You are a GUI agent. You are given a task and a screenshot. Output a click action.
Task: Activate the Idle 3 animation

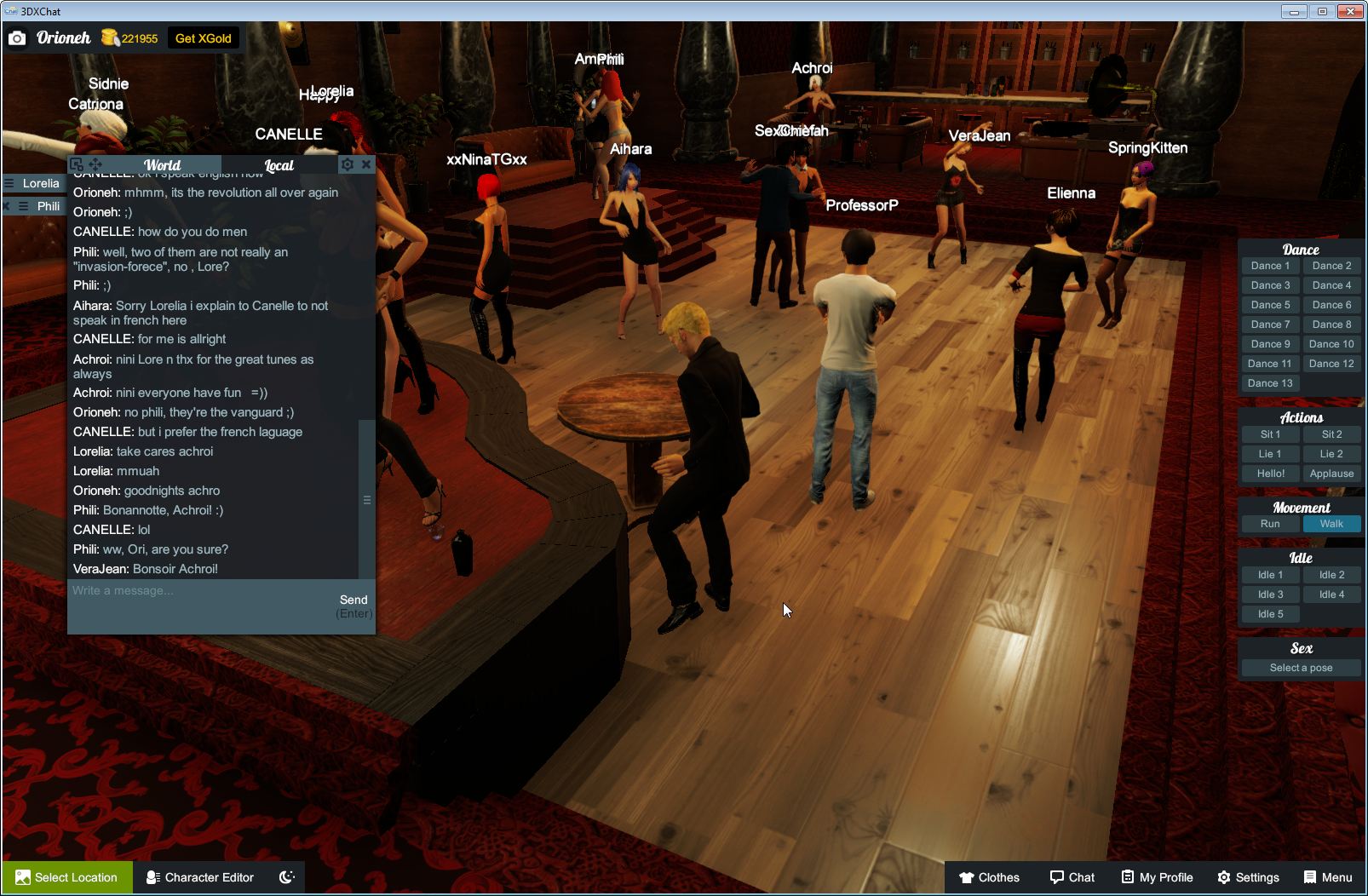pos(1270,594)
